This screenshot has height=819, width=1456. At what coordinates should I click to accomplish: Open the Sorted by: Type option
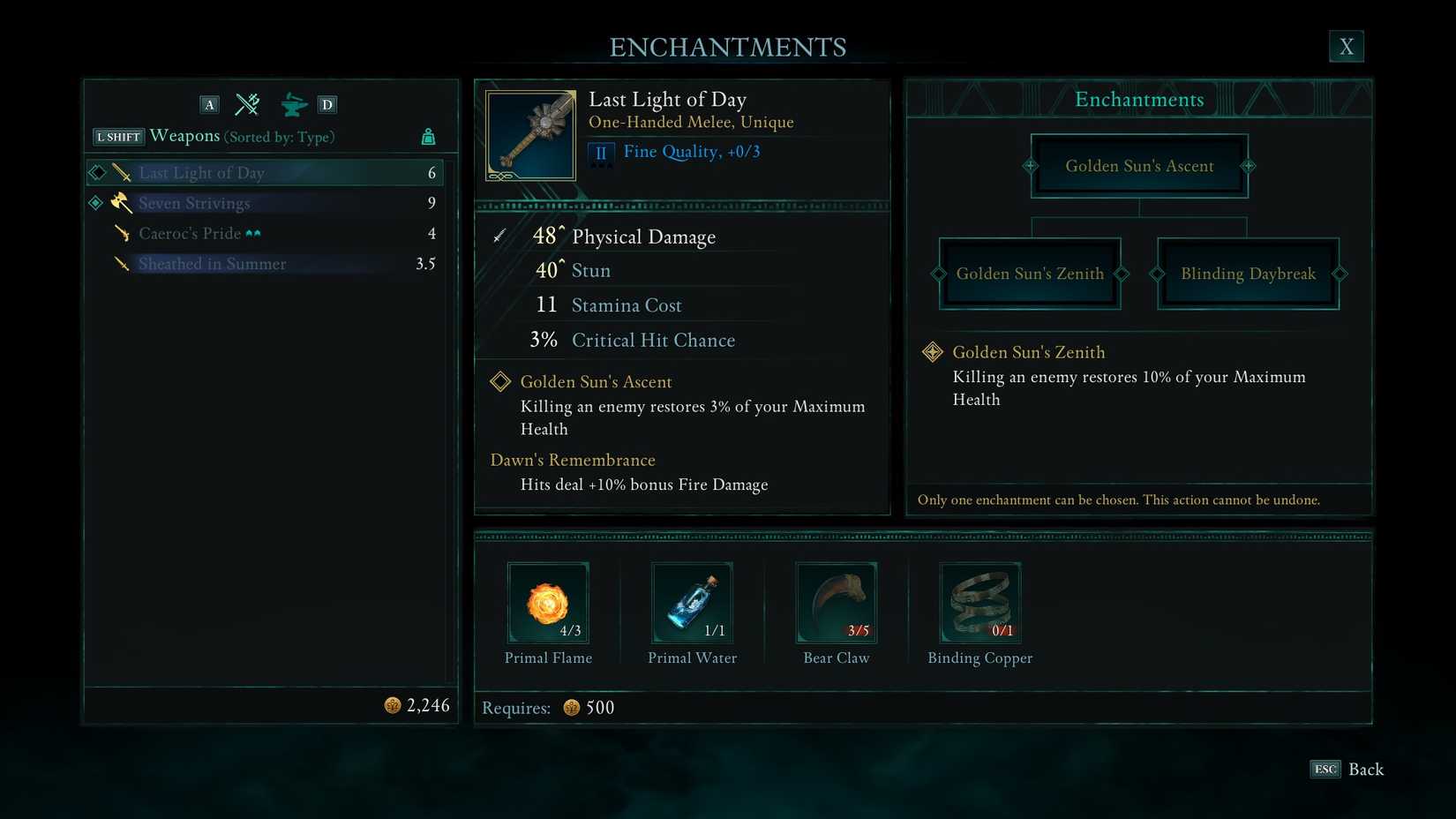tap(279, 137)
